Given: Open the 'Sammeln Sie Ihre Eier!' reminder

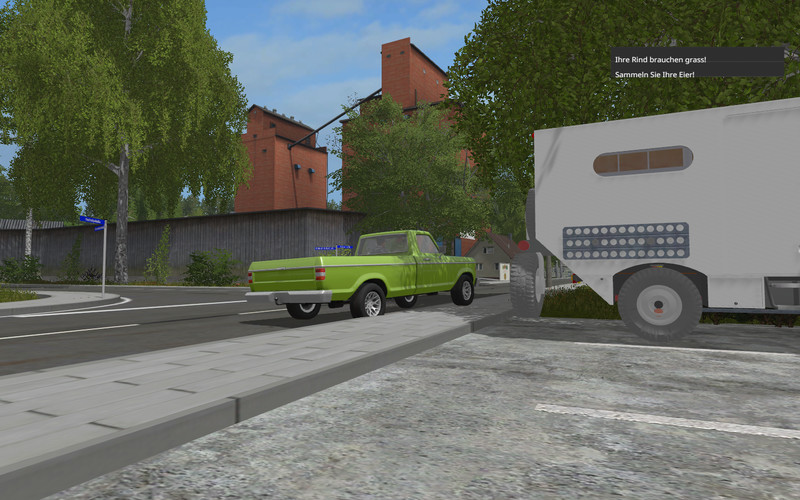Looking at the screenshot, I should pos(657,72).
